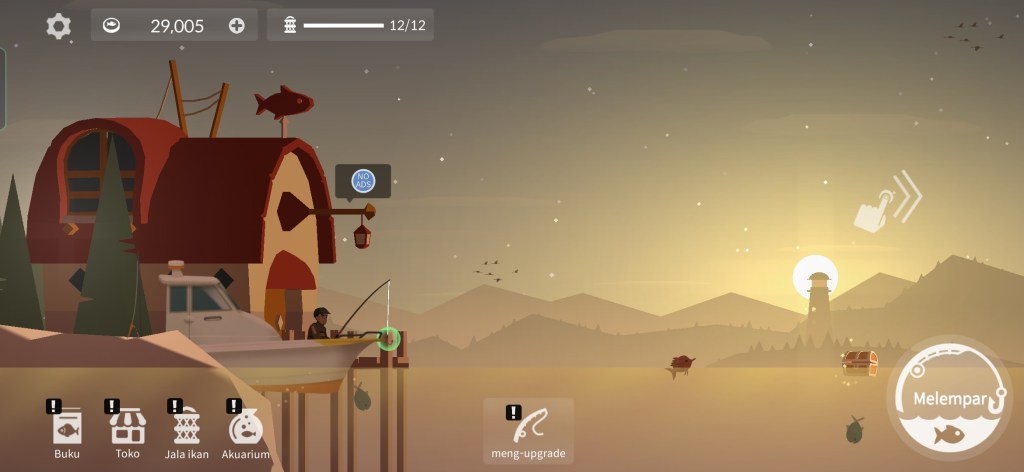Open the Buku fish book
Screen dimensions: 1024x472
pyautogui.click(x=67, y=431)
